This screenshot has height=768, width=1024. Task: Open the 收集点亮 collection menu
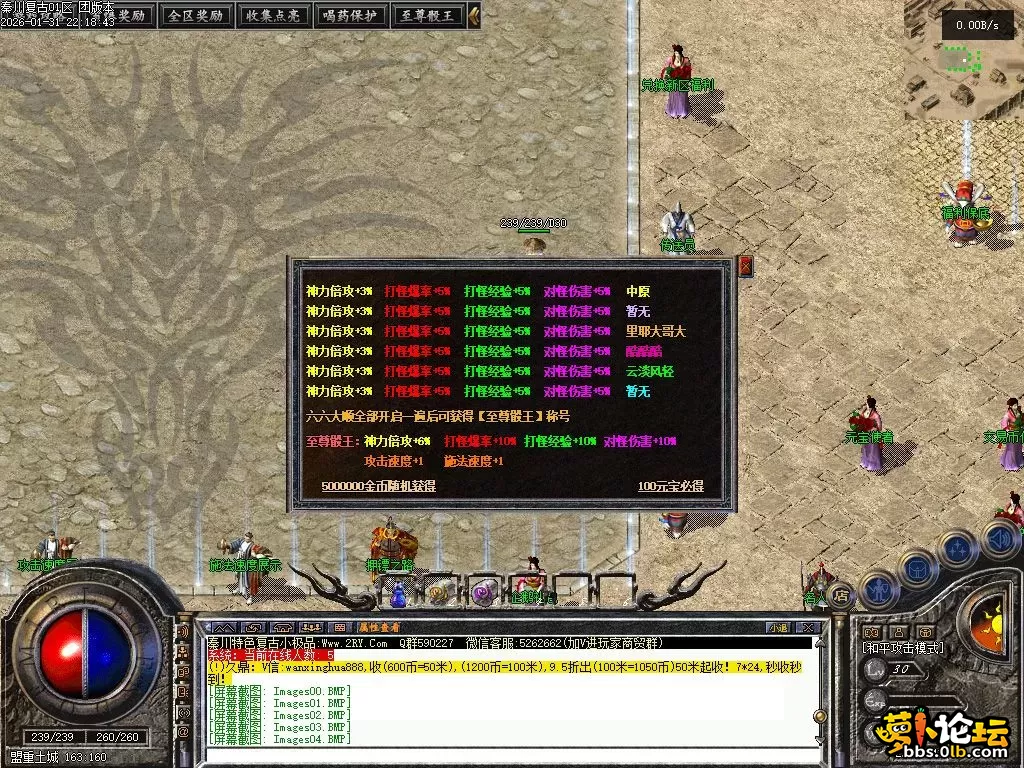pyautogui.click(x=272, y=16)
